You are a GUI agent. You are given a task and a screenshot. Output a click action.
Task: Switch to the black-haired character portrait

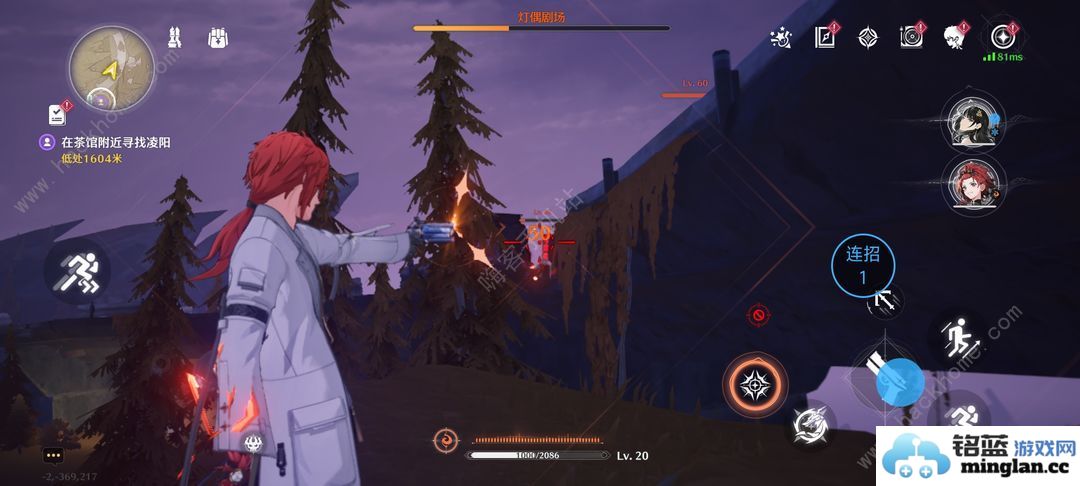click(971, 123)
